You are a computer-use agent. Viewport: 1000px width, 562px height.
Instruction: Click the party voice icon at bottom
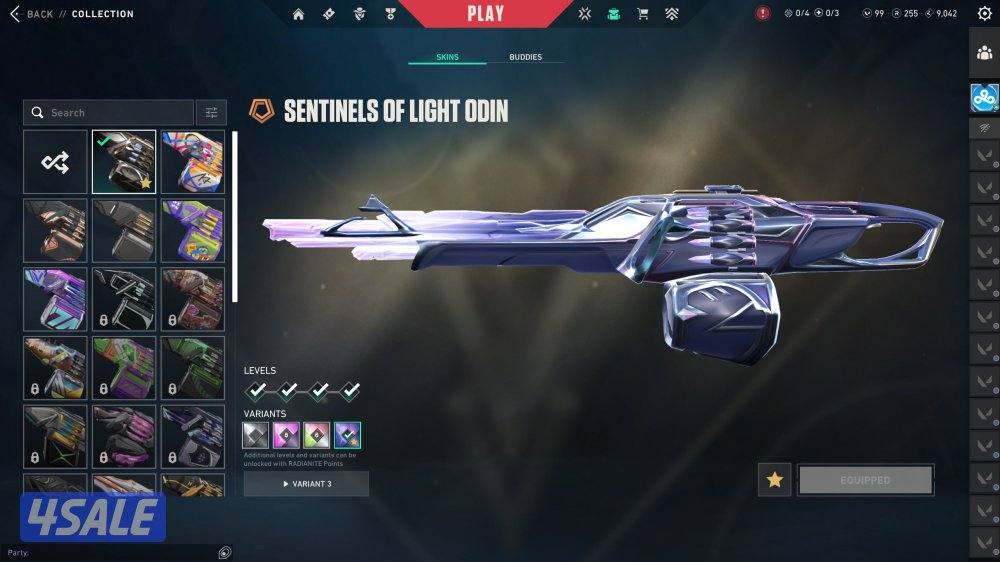225,552
